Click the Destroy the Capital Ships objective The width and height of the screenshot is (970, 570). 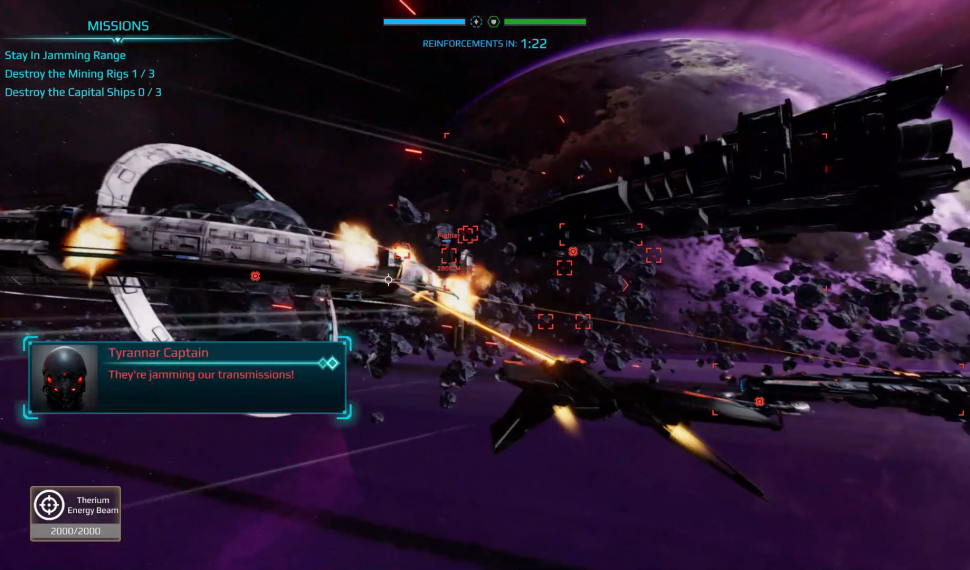click(83, 92)
